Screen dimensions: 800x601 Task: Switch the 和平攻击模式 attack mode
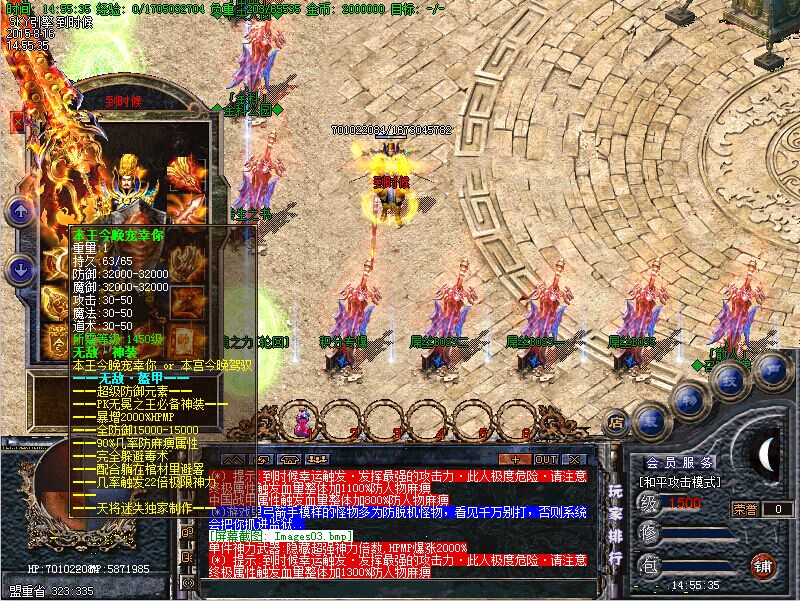[680, 481]
